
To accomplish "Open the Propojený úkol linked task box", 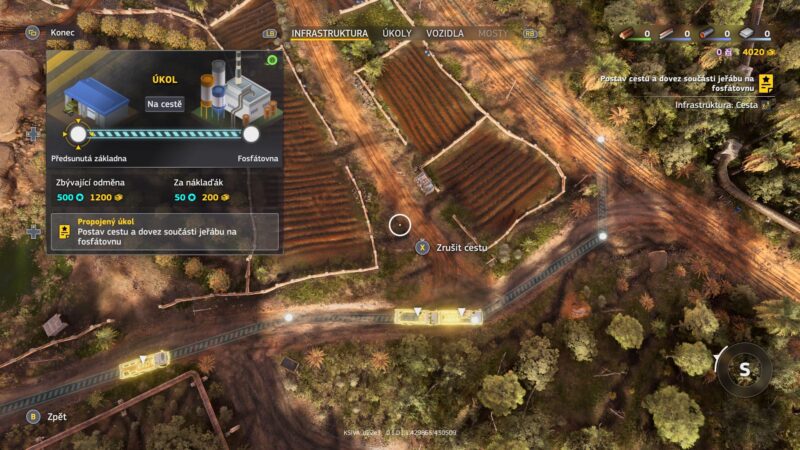I will [x=165, y=231].
